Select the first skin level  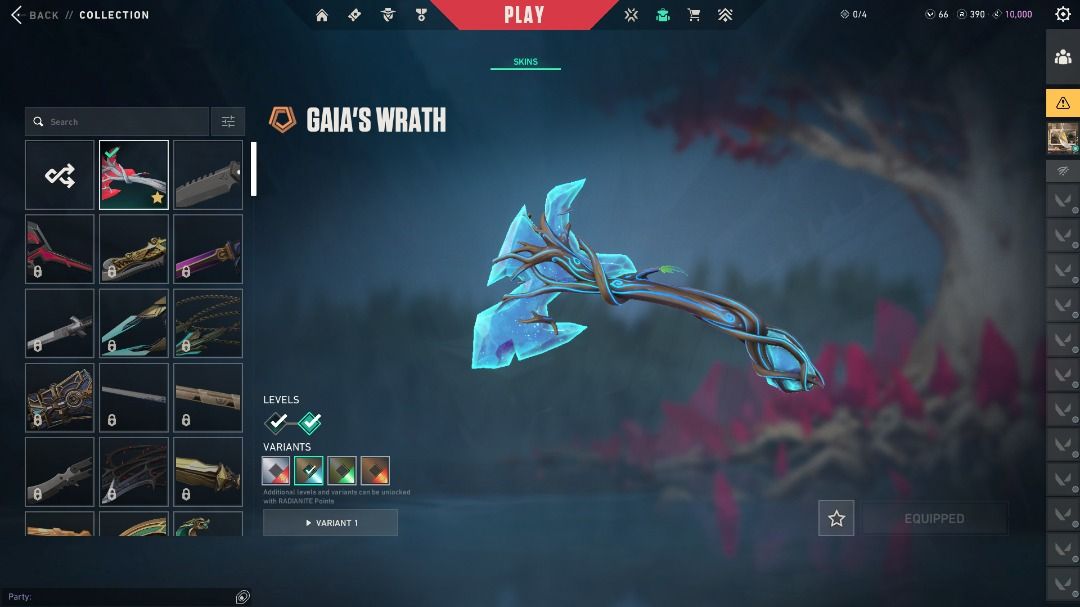click(277, 423)
